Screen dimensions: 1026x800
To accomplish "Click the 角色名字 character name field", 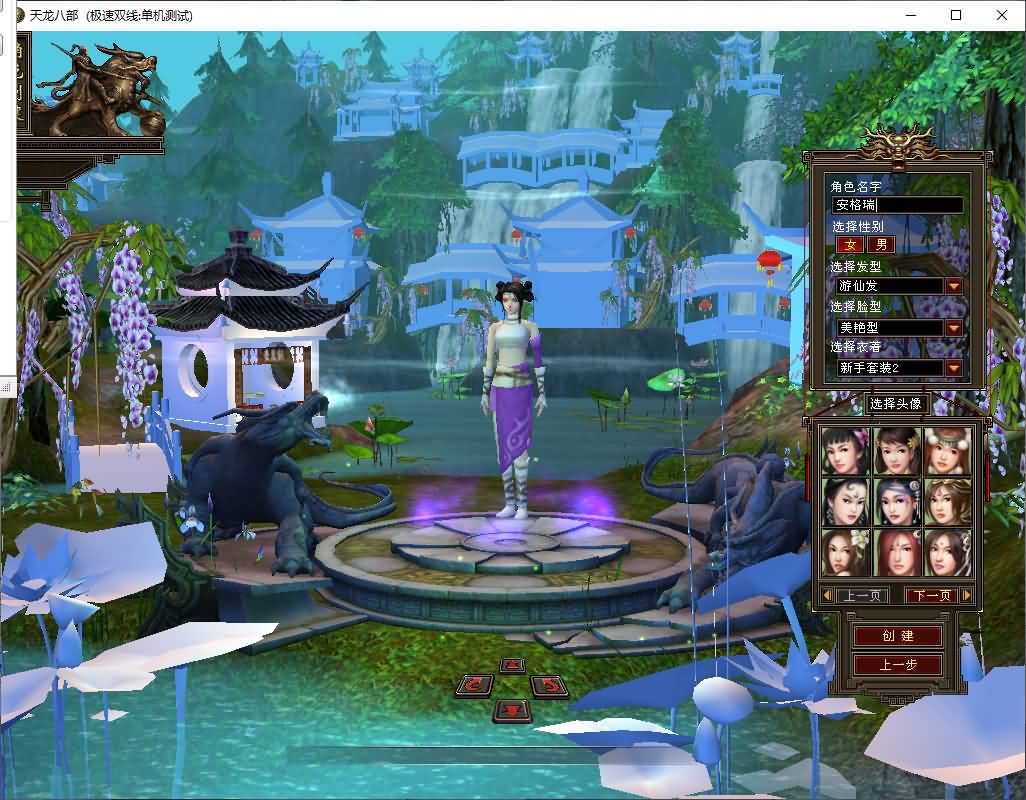I will [898, 205].
